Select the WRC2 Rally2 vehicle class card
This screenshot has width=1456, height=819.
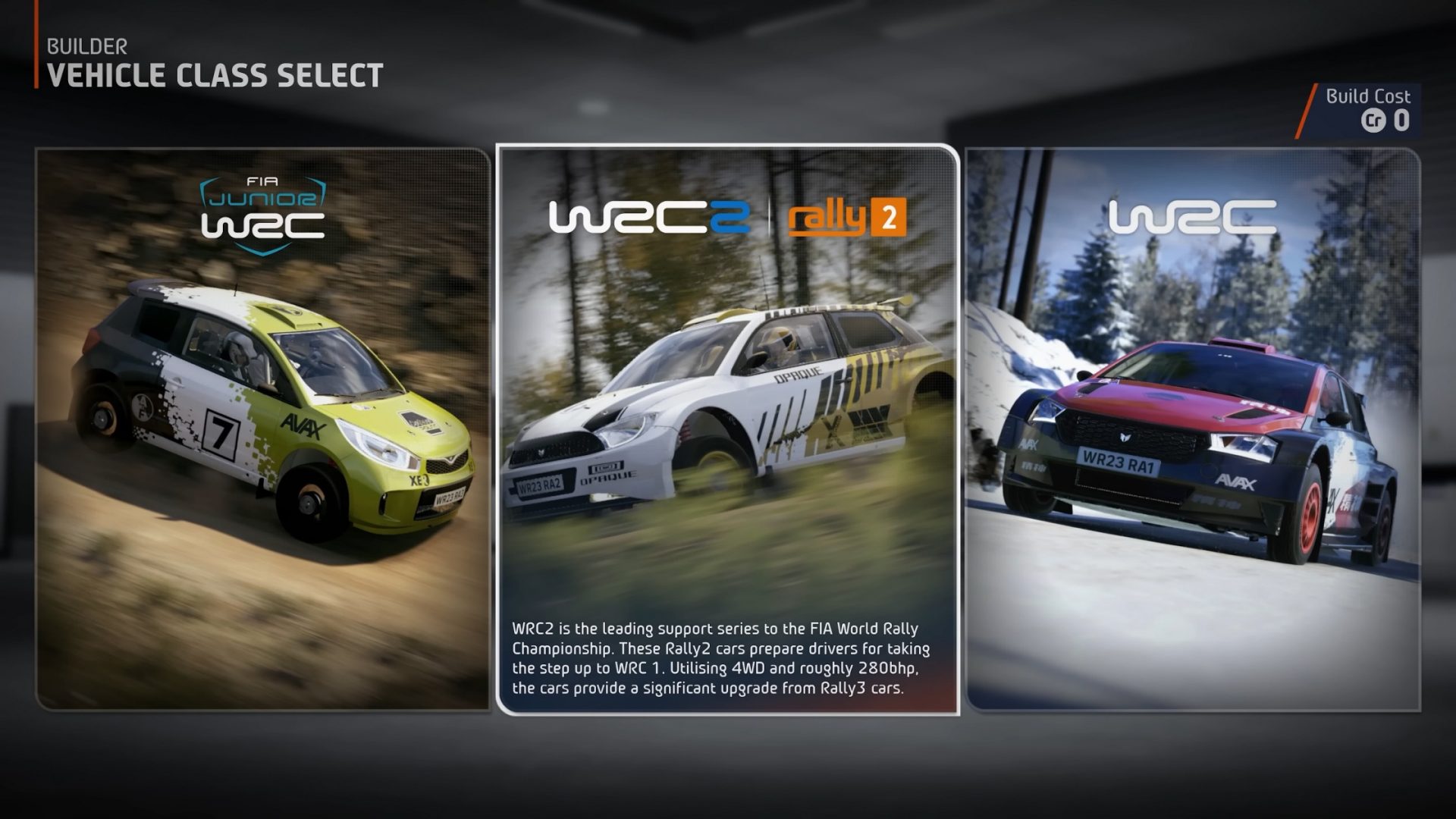point(728,425)
